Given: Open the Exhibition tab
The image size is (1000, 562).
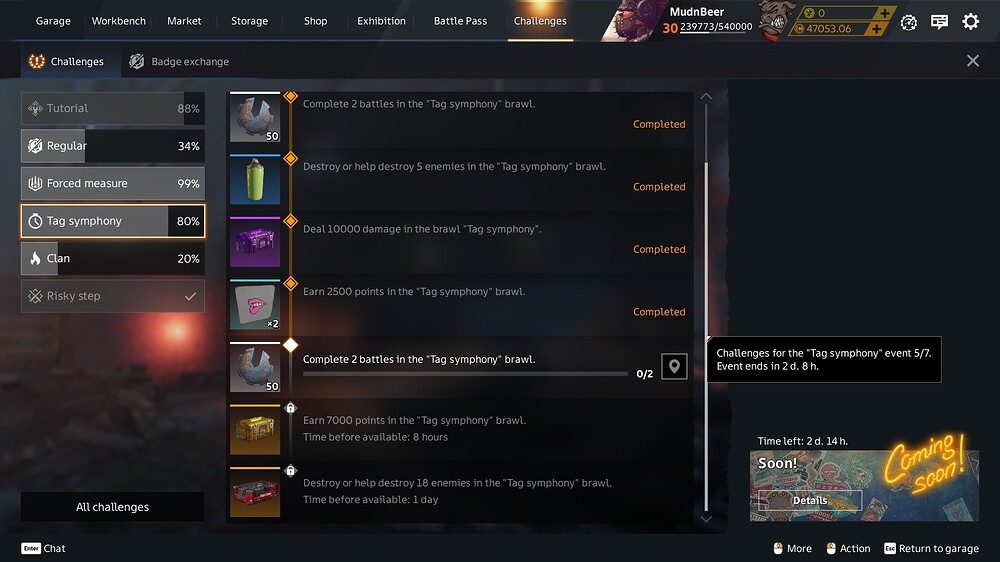Looking at the screenshot, I should [381, 21].
